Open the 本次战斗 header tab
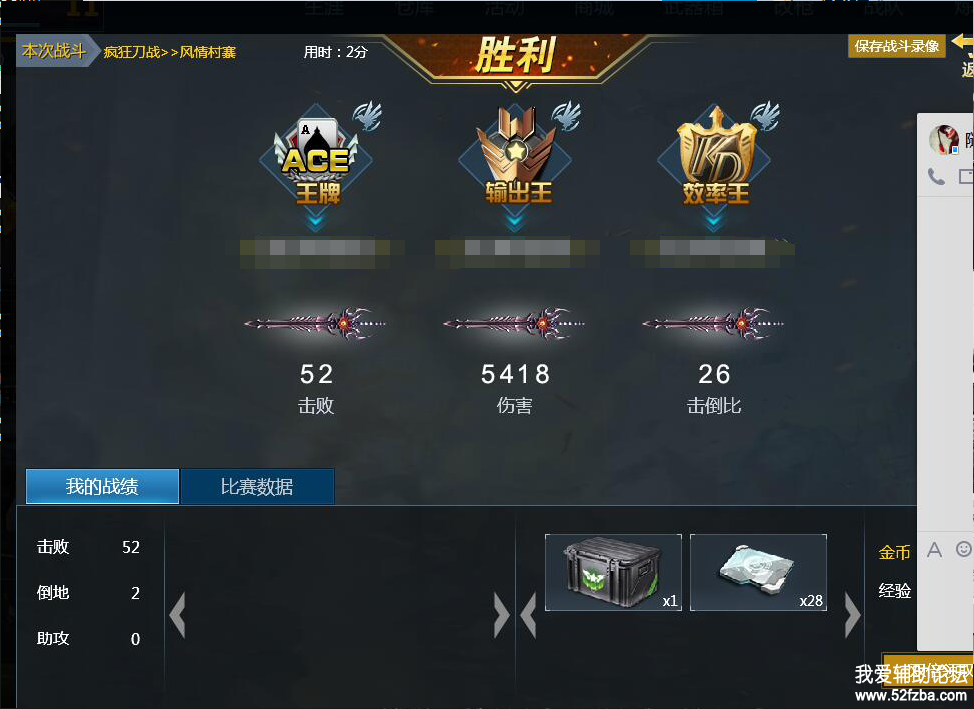Viewport: 974px width, 709px height. [x=55, y=51]
